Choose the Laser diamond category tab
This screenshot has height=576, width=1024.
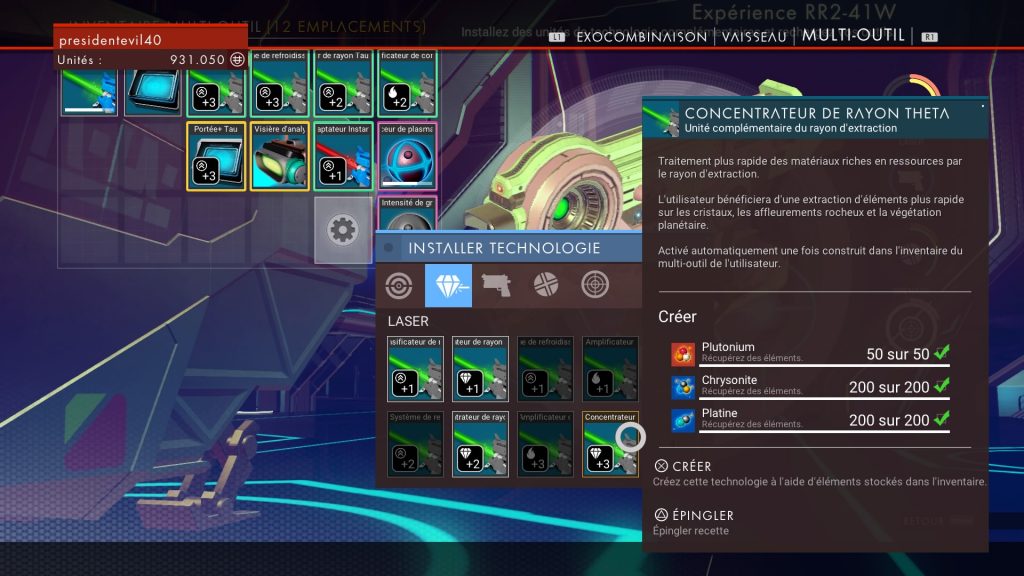point(448,285)
